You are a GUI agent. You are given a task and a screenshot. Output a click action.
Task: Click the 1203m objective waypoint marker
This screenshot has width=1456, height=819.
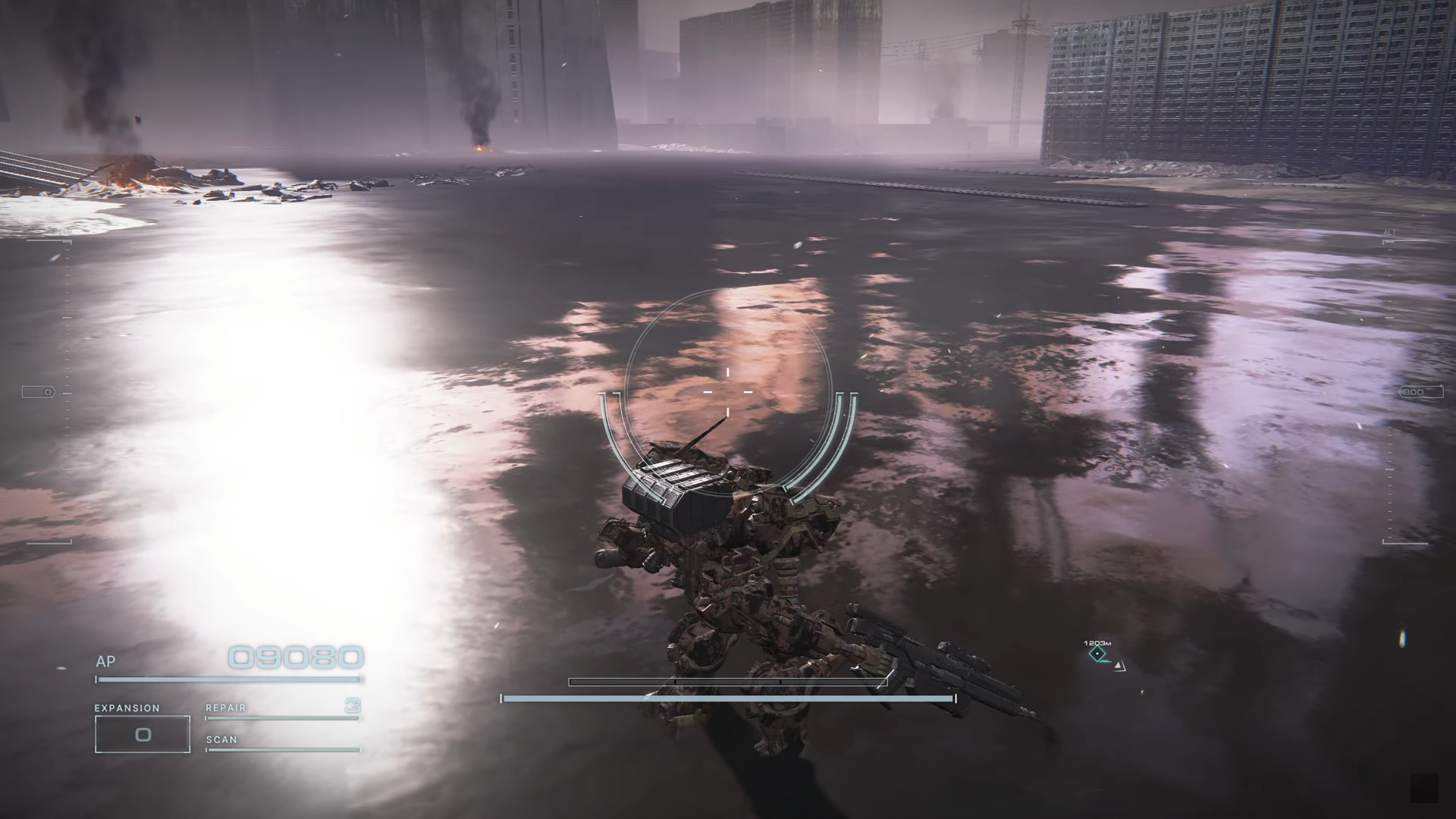coord(1097,654)
